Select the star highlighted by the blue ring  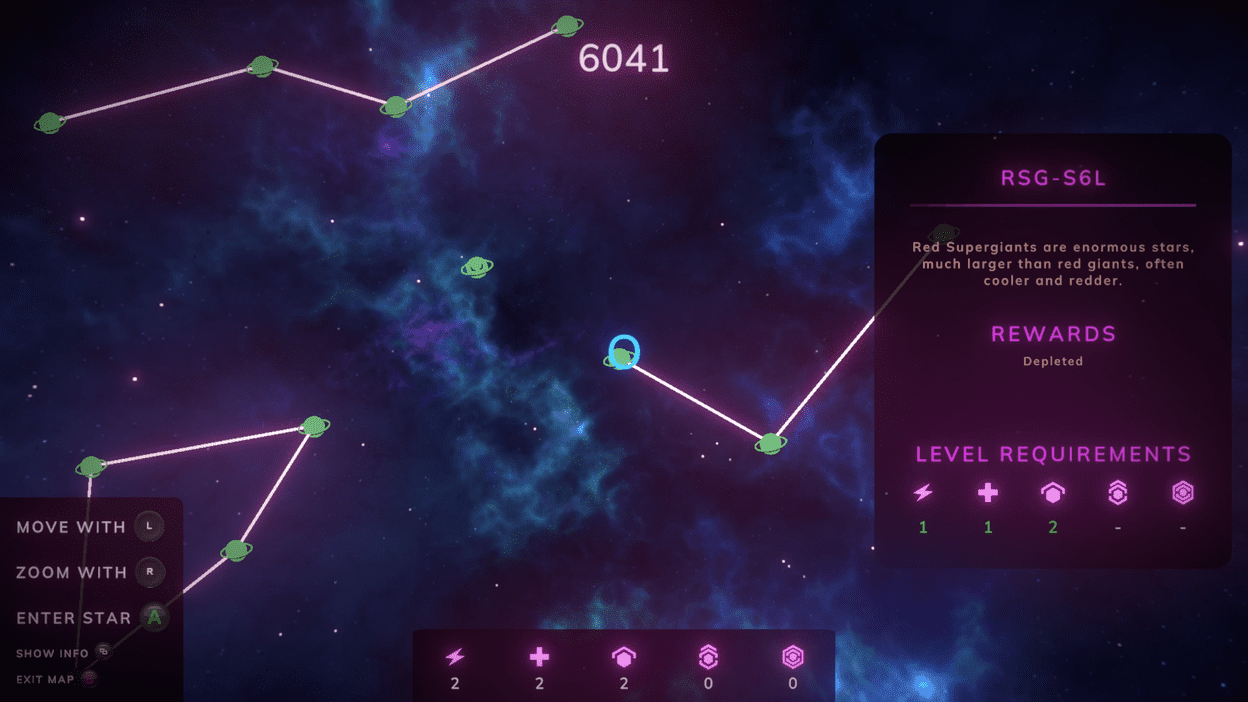click(x=622, y=355)
